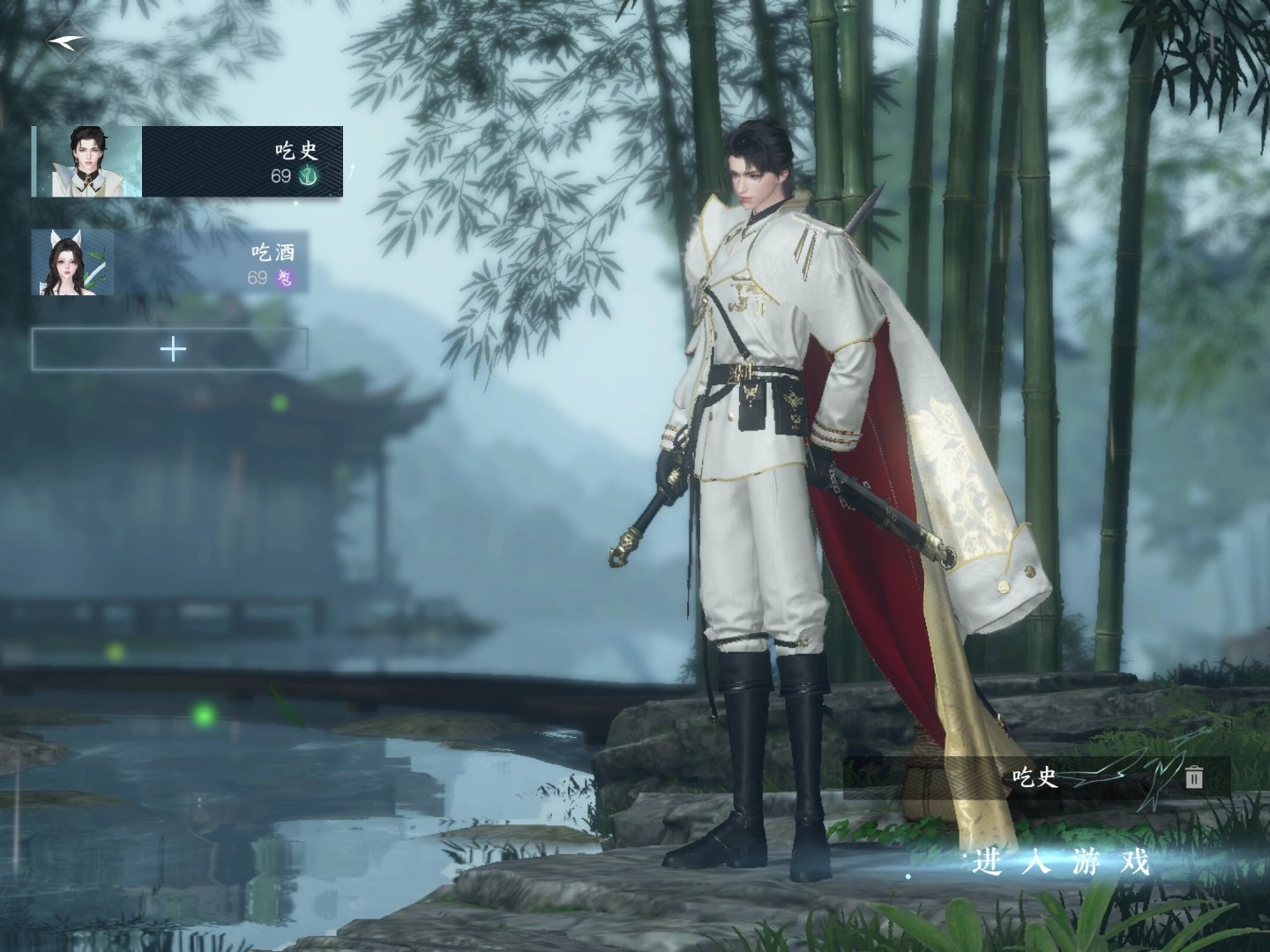Select the character 吃酒 in the list
This screenshot has height=952, width=1270.
point(170,263)
